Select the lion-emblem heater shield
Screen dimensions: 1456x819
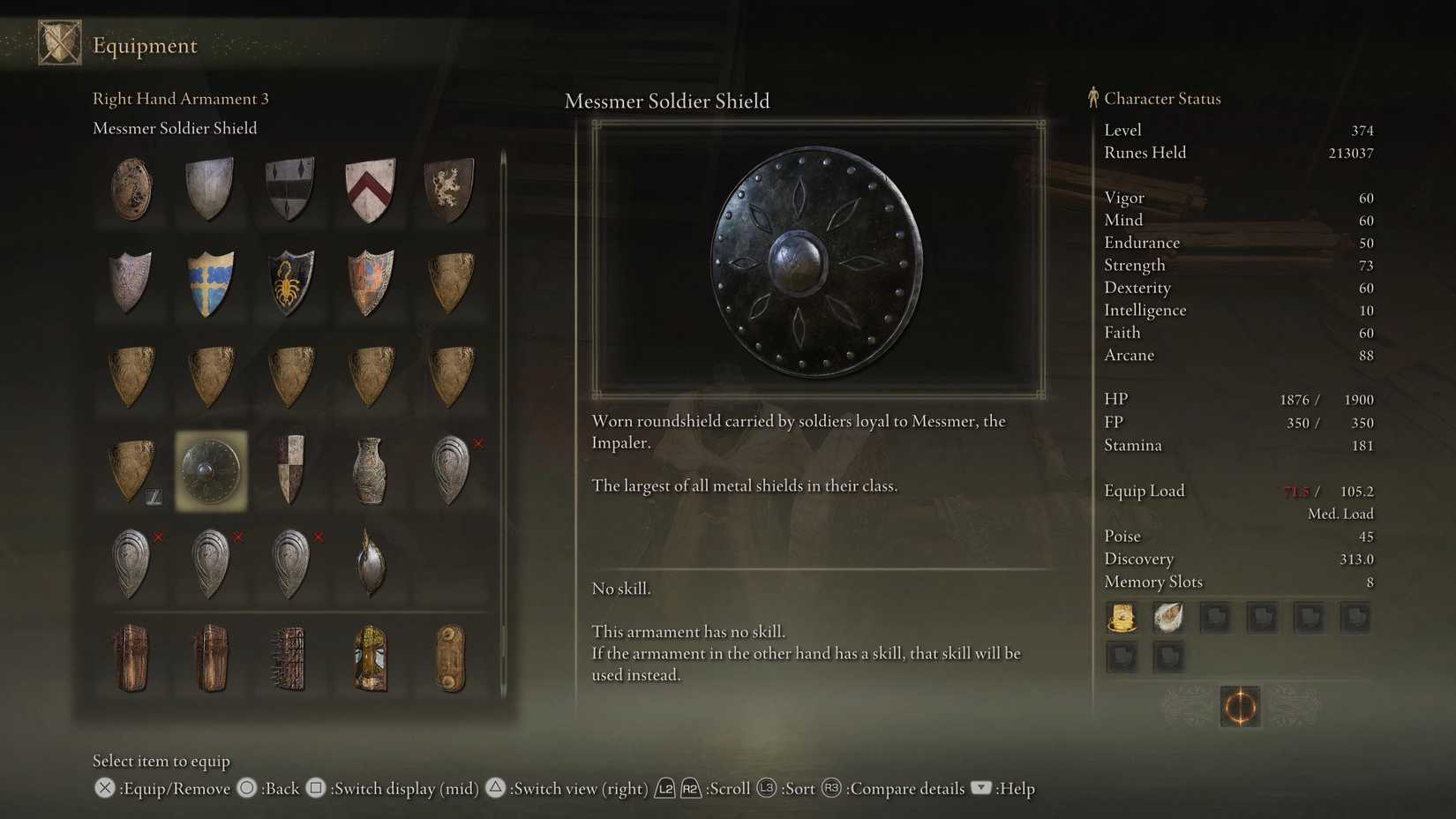[x=450, y=188]
